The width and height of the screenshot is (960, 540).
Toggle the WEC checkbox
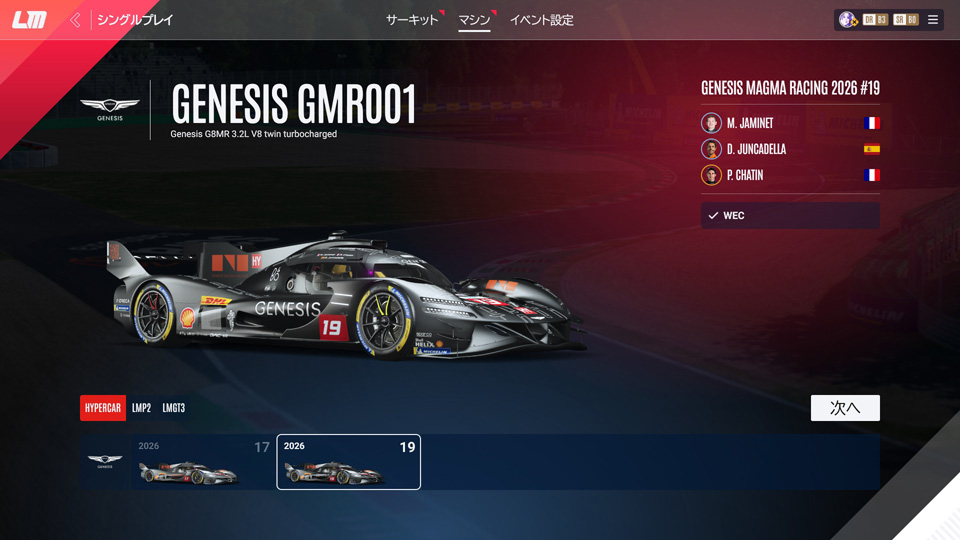point(713,216)
